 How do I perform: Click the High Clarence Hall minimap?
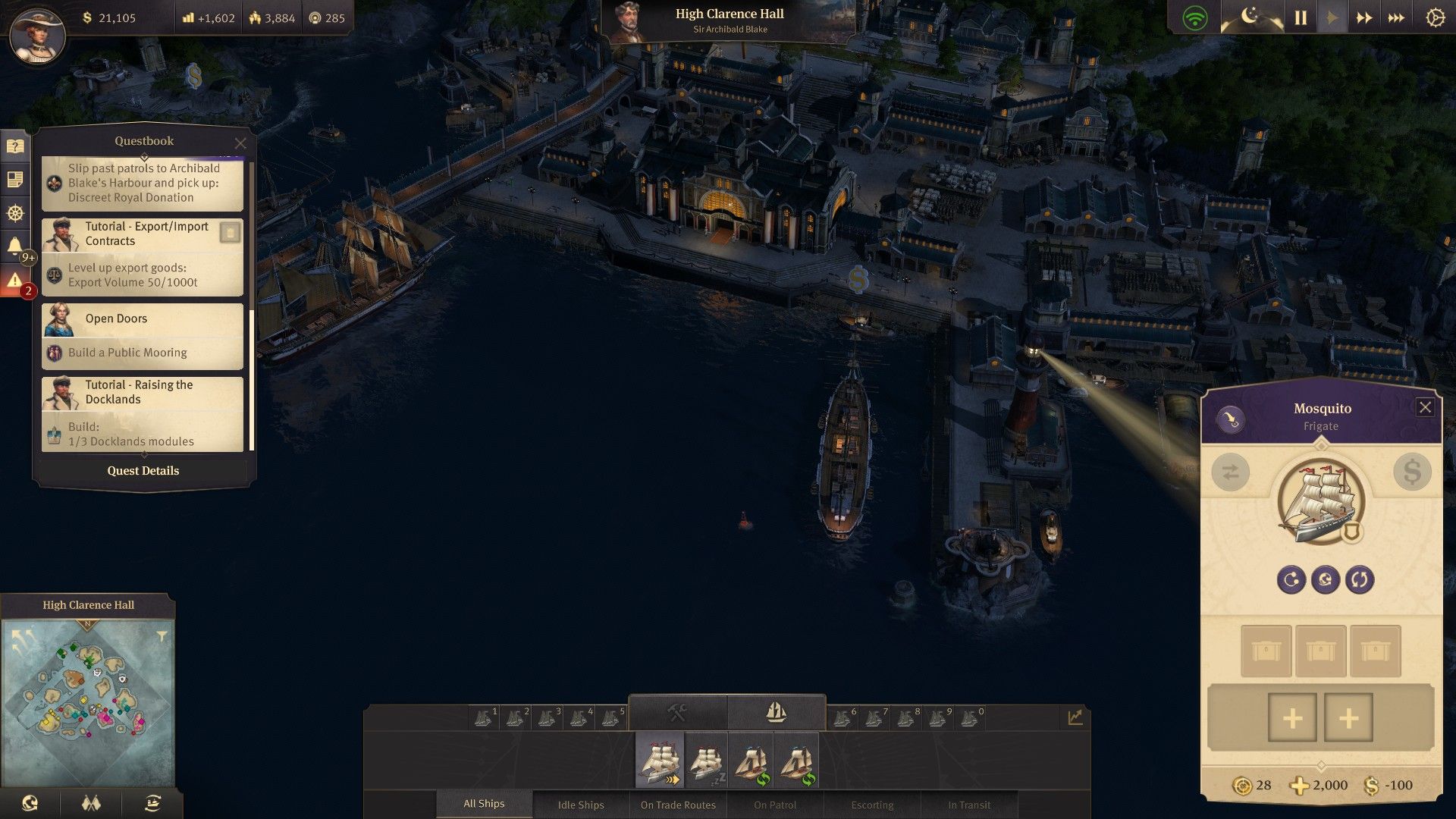[x=88, y=701]
